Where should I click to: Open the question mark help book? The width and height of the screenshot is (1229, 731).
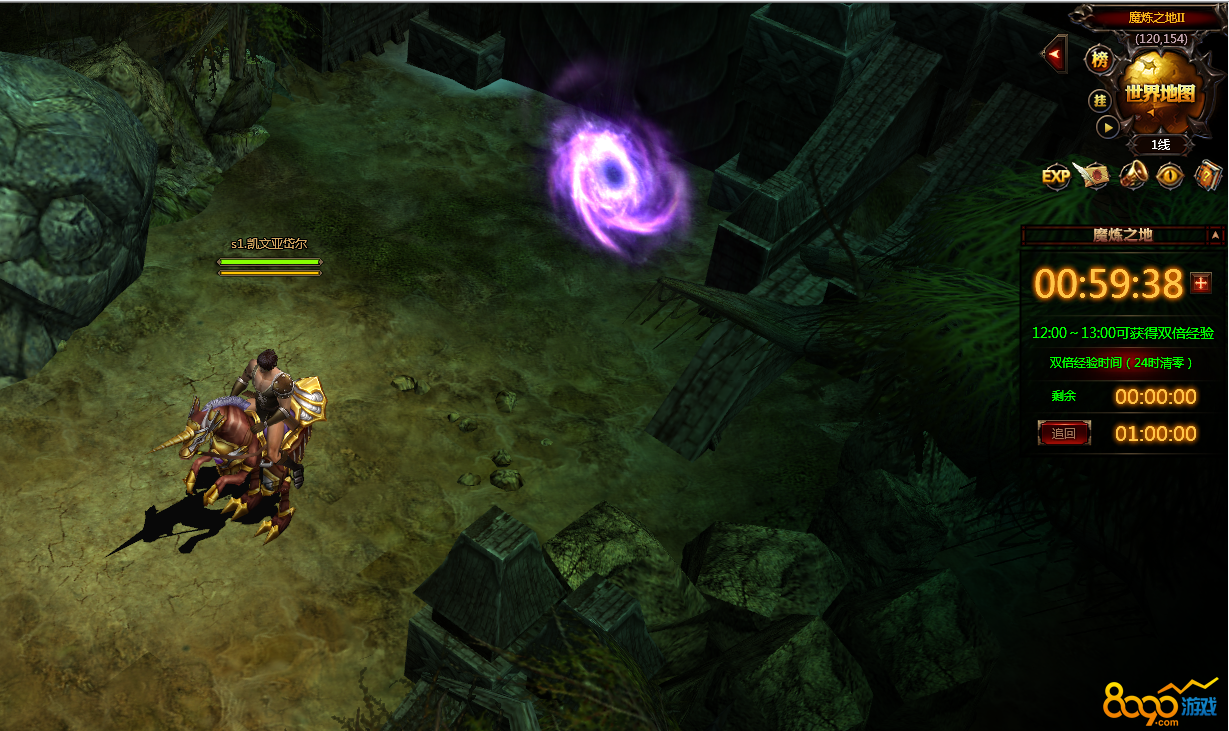point(1208,176)
